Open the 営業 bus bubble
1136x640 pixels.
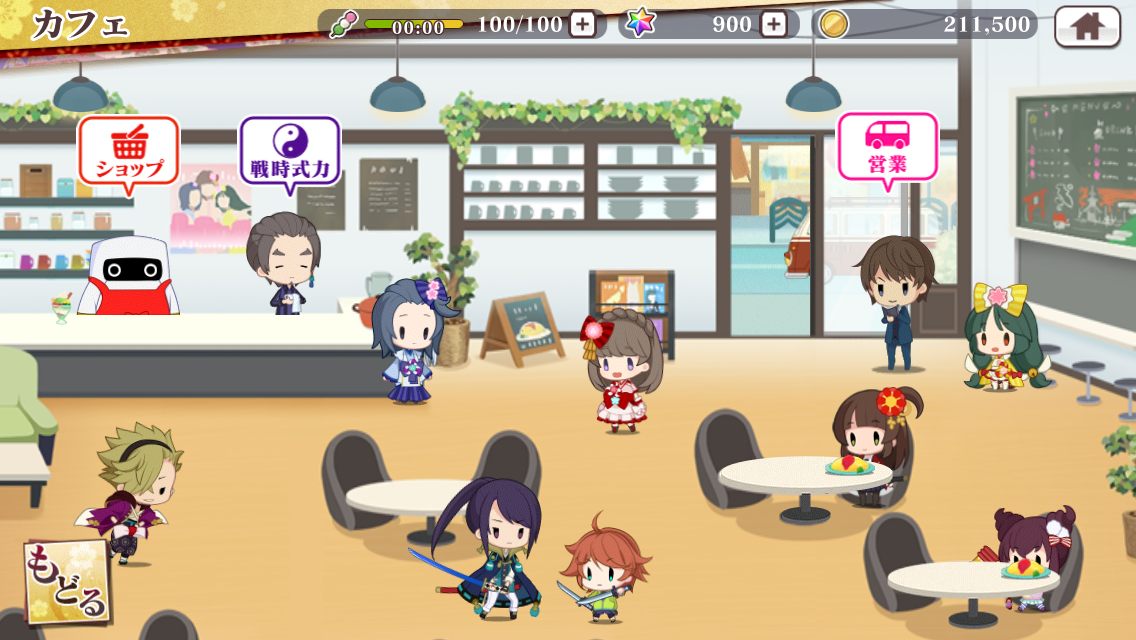(887, 148)
